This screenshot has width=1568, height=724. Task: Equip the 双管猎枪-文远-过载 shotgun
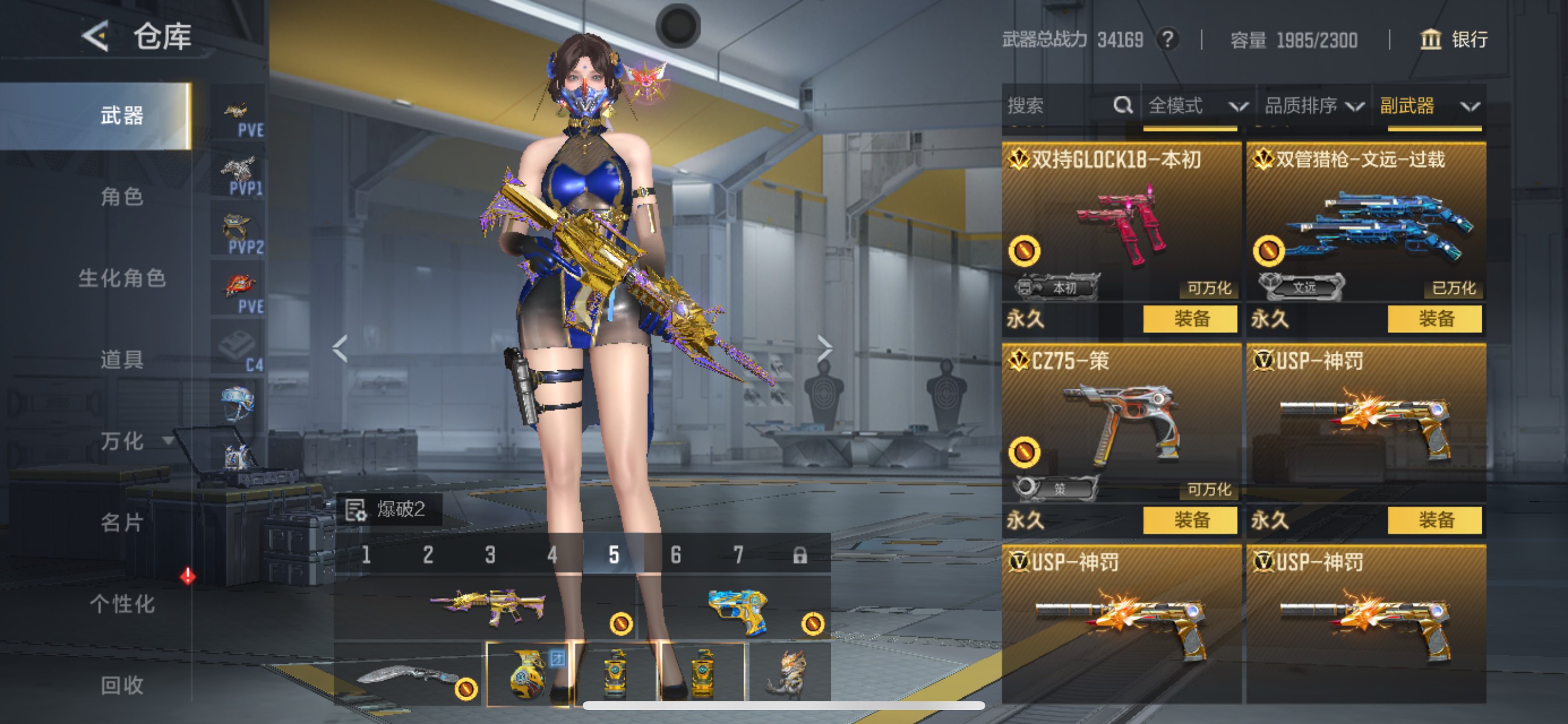point(1434,319)
